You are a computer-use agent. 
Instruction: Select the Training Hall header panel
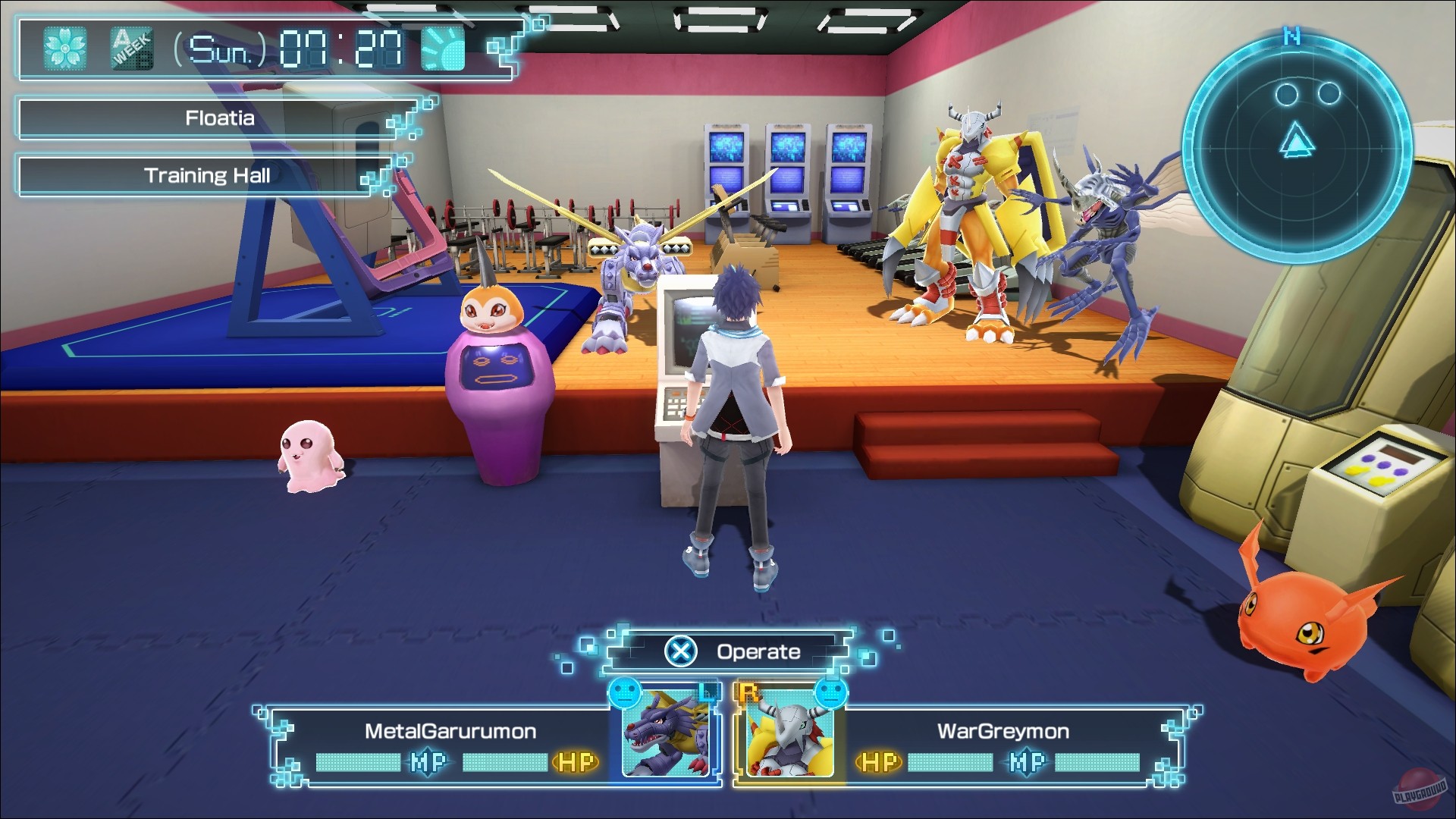pyautogui.click(x=207, y=175)
